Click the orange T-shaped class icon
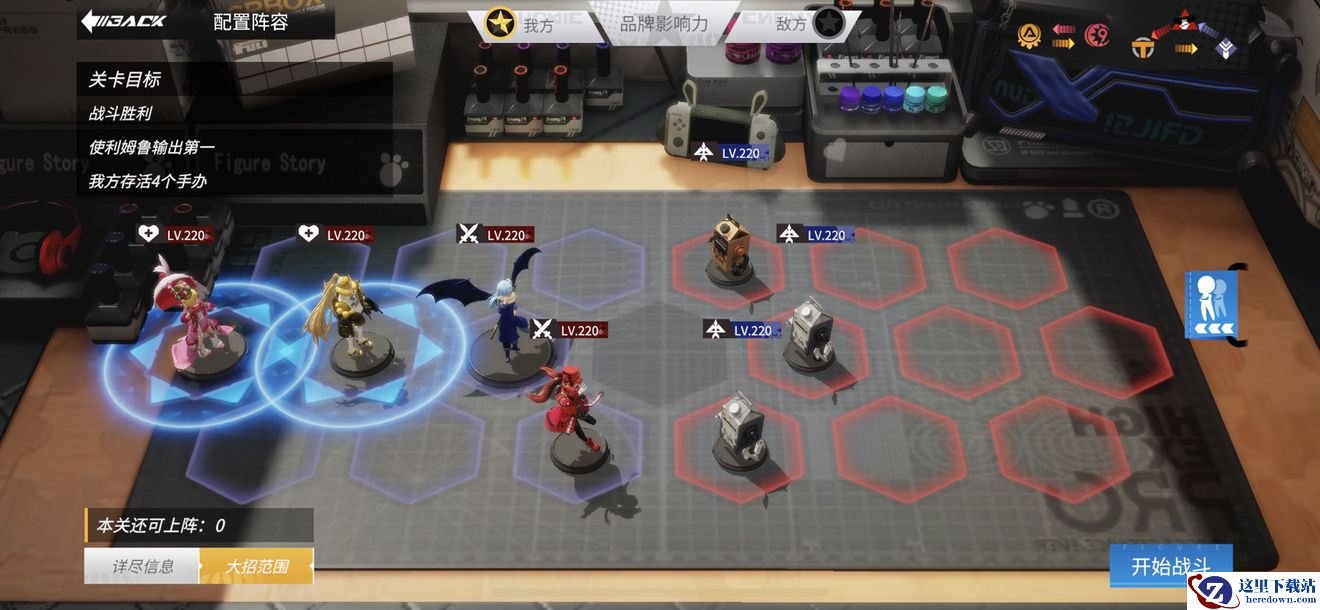The width and height of the screenshot is (1320, 610). (x=1143, y=47)
